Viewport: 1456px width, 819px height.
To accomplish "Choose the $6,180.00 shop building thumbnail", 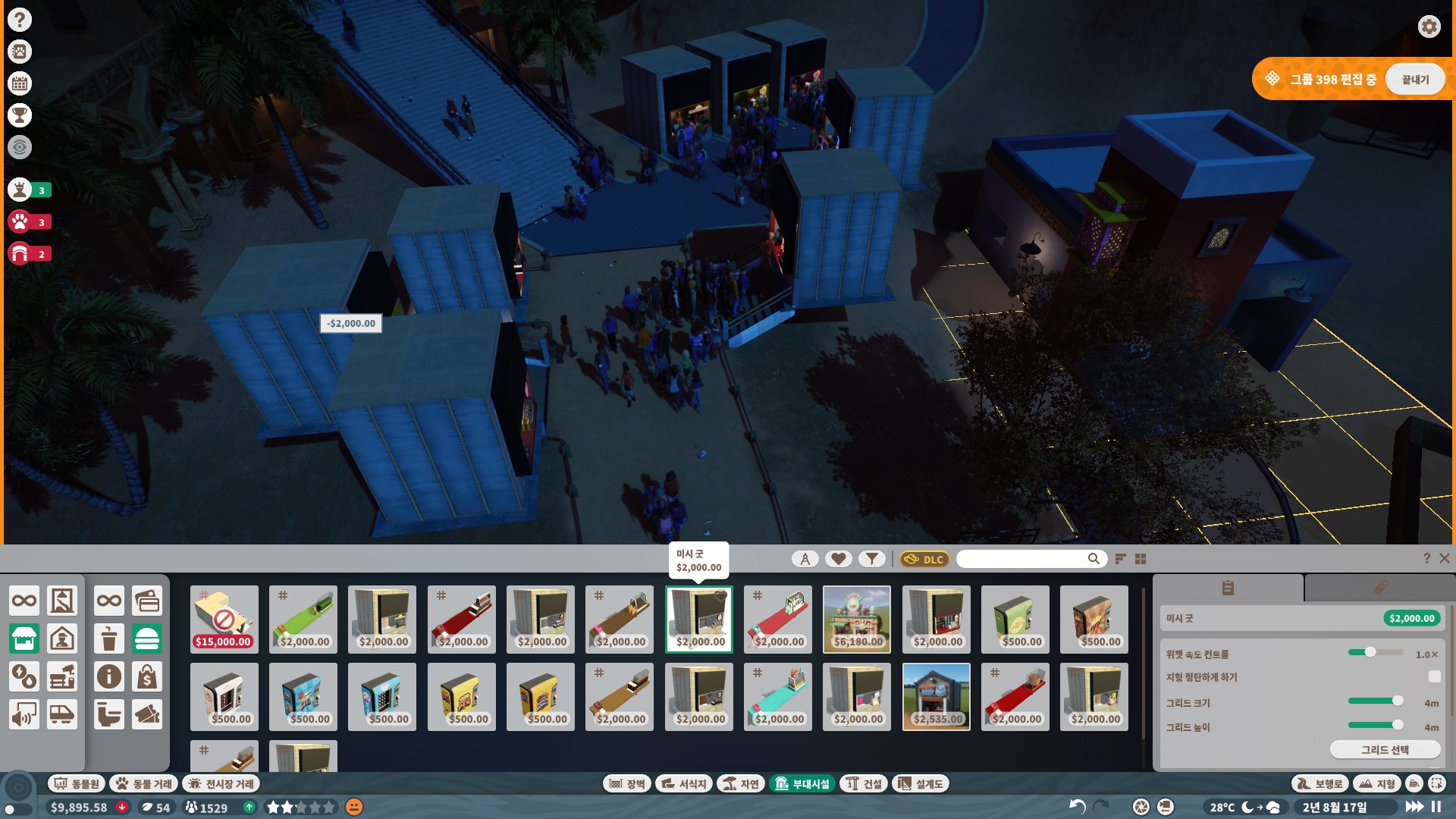I will 857,619.
